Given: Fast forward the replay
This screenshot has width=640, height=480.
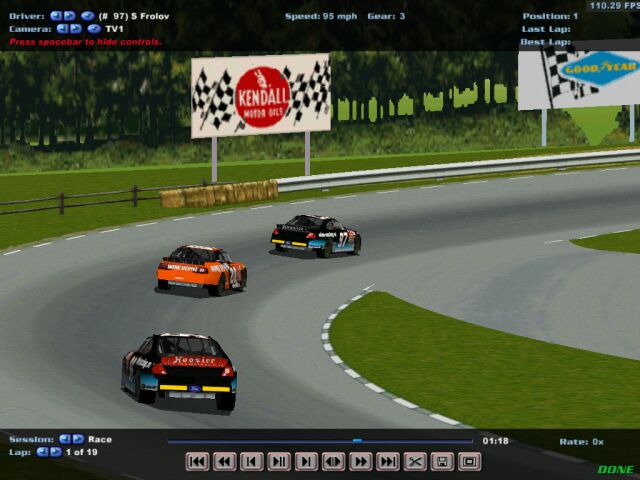Looking at the screenshot, I should tap(360, 461).
